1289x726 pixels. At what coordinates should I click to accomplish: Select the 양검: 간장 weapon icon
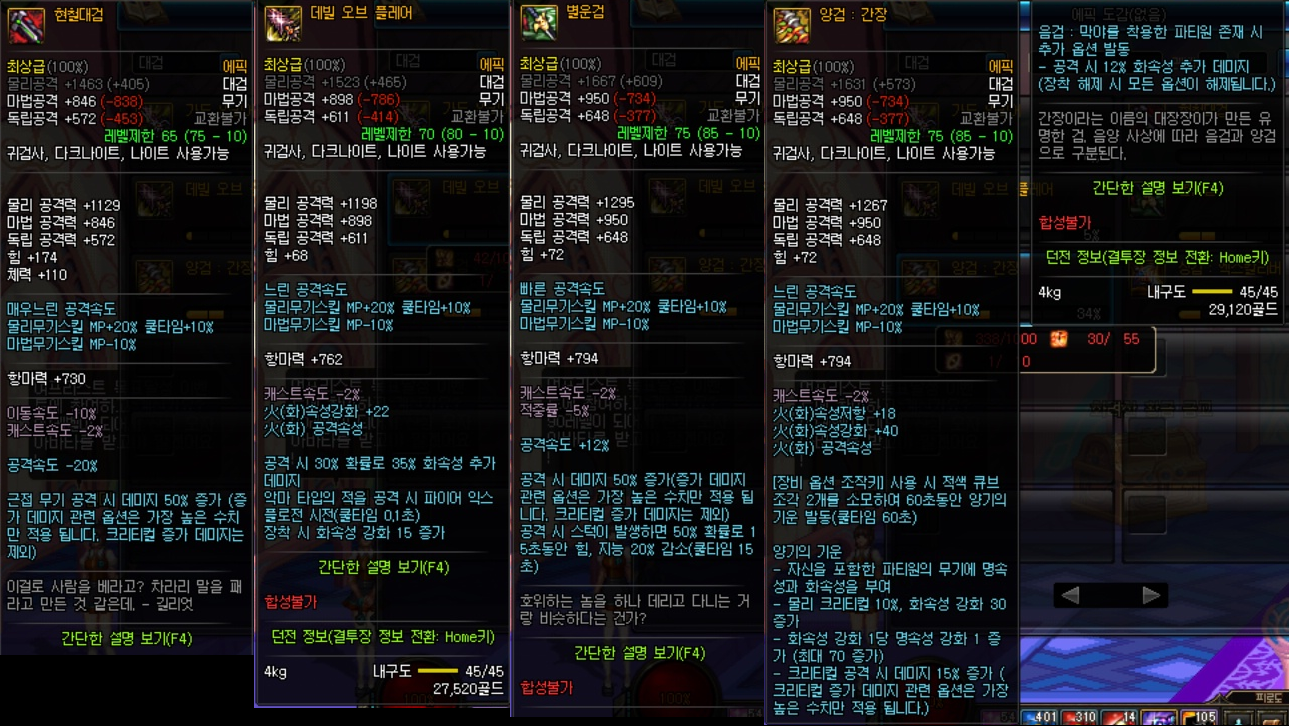[790, 24]
